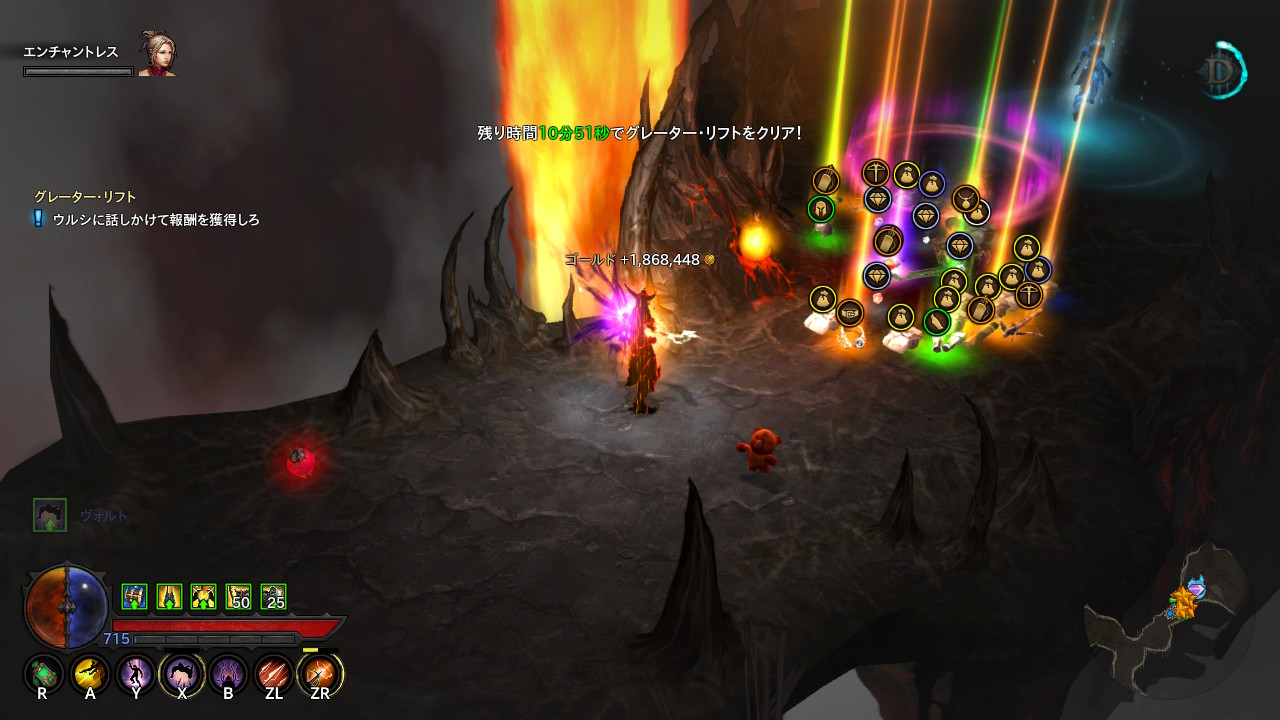Activate the purple spider skill
This screenshot has width=1280, height=720.
(x=228, y=674)
